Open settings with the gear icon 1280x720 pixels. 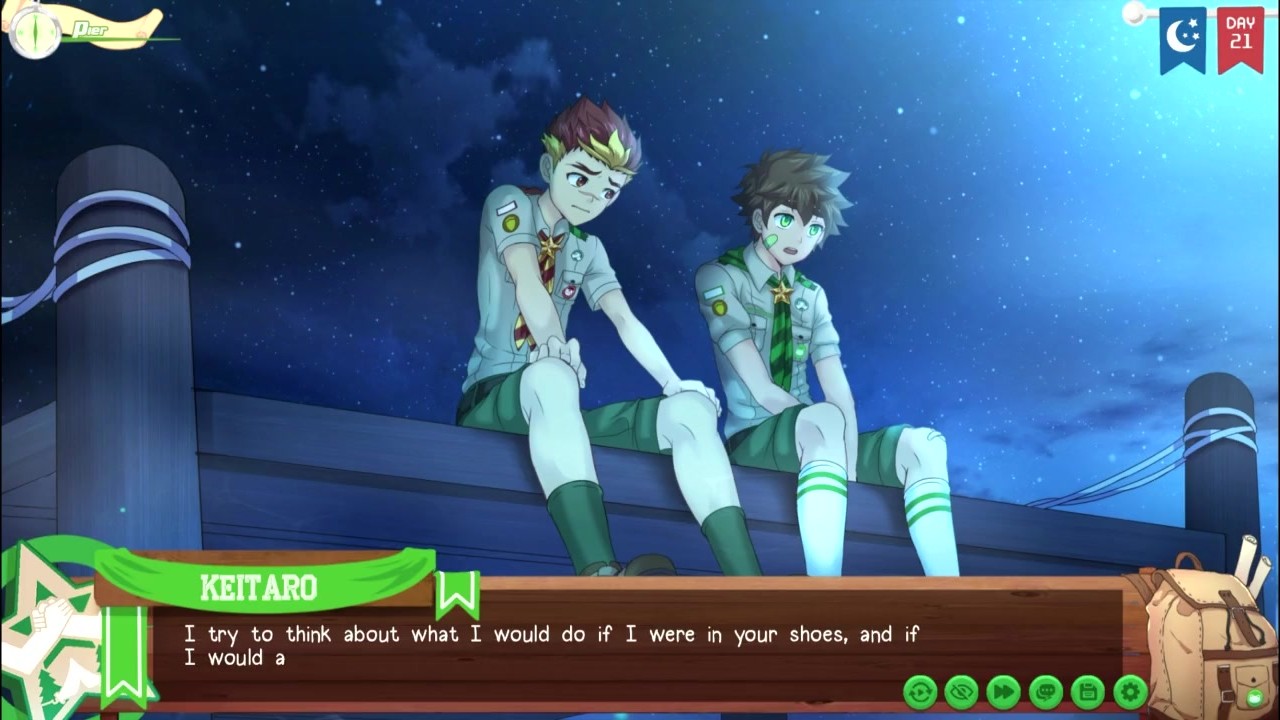[x=1130, y=691]
